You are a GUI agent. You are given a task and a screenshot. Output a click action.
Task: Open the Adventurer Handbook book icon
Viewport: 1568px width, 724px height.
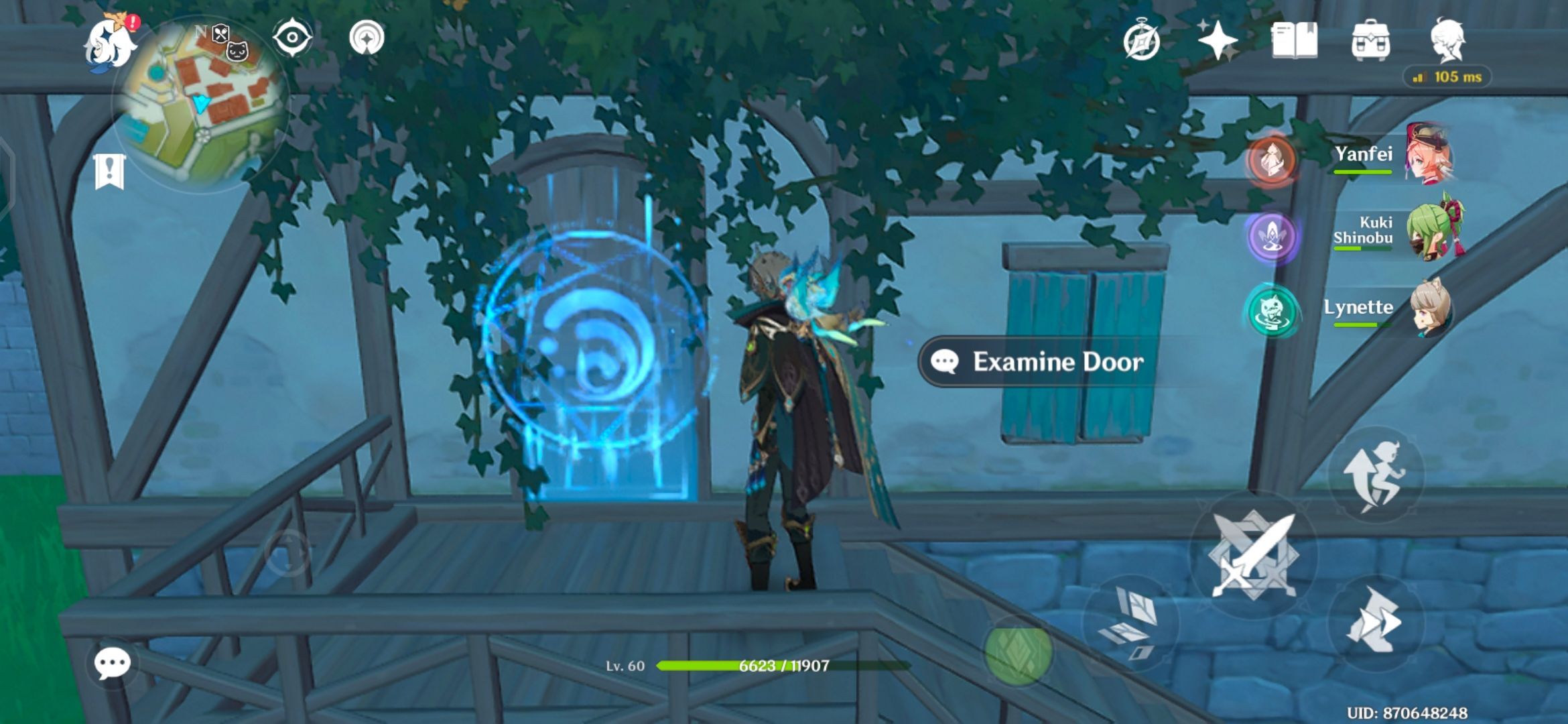tap(1293, 42)
